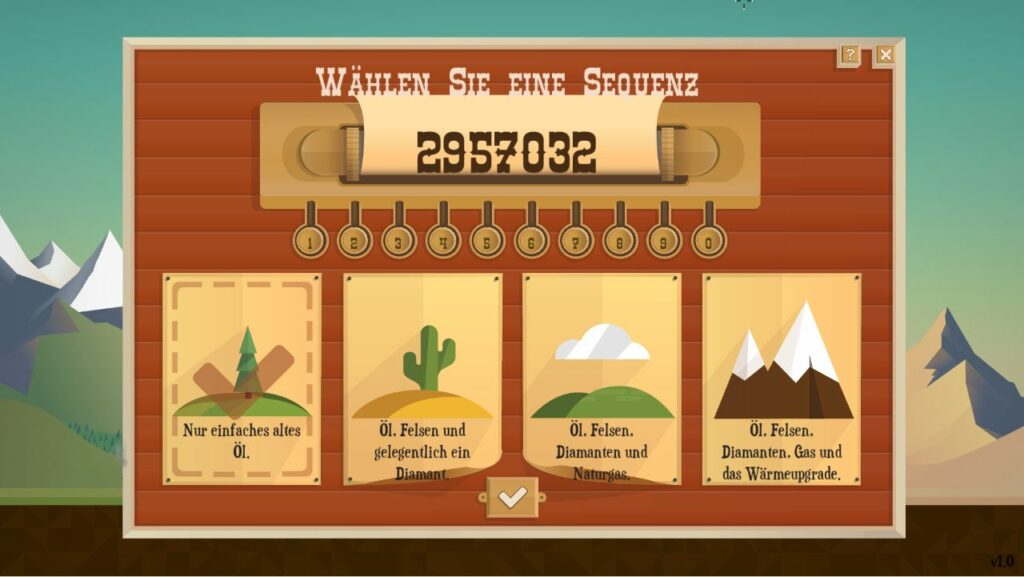
Task: Click the number 2 pull knob
Action: (354, 241)
